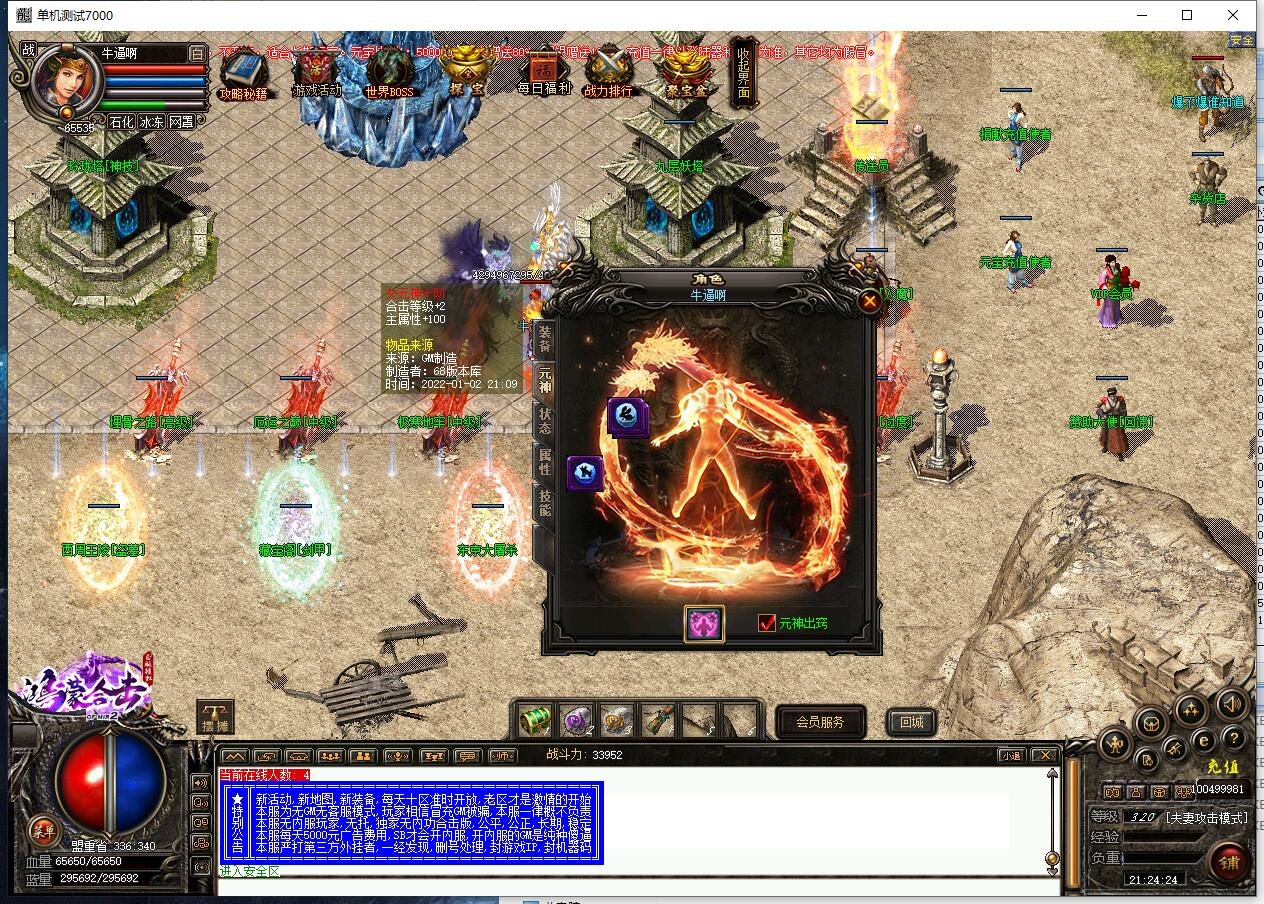
Task: Open the 游戏活动 events icon
Action: [316, 72]
